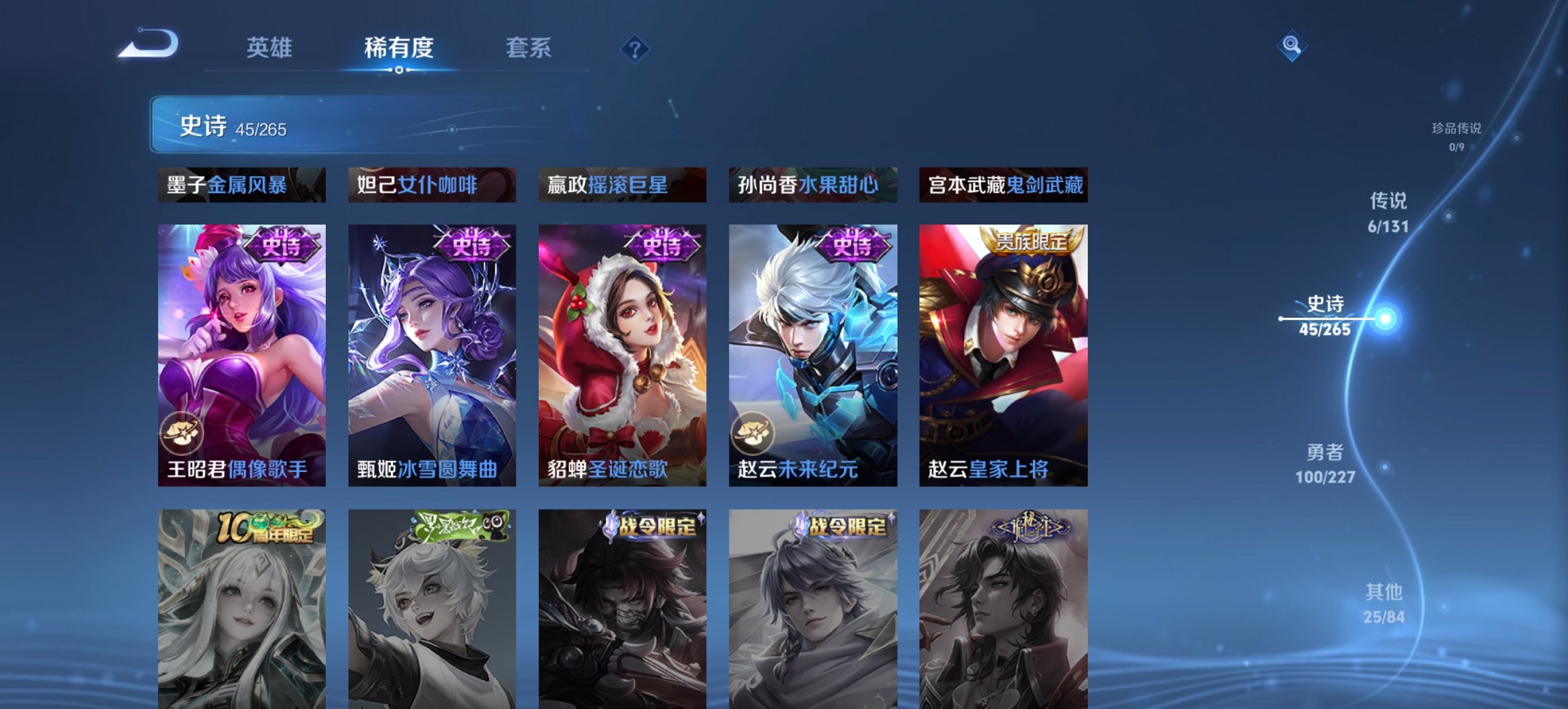The width and height of the screenshot is (1568, 709).
Task: Switch to the 套系 tab
Action: [x=529, y=48]
